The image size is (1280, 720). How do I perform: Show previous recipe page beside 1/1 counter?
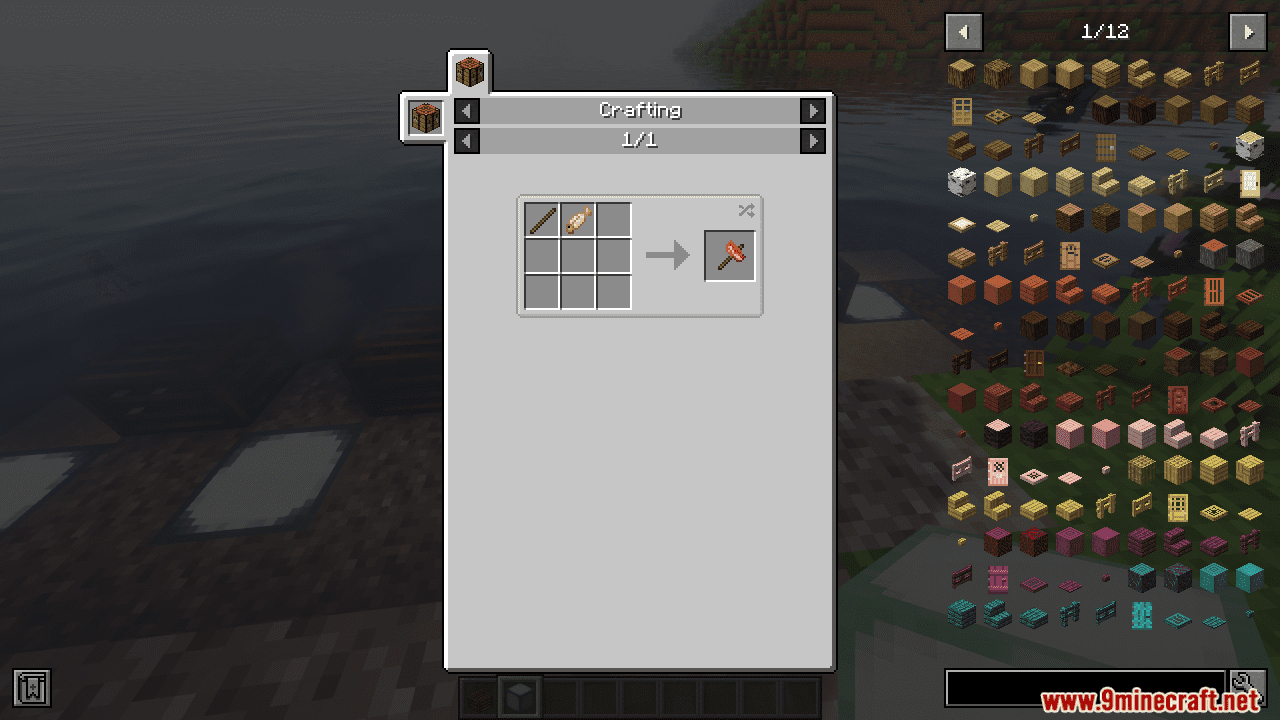tap(467, 140)
